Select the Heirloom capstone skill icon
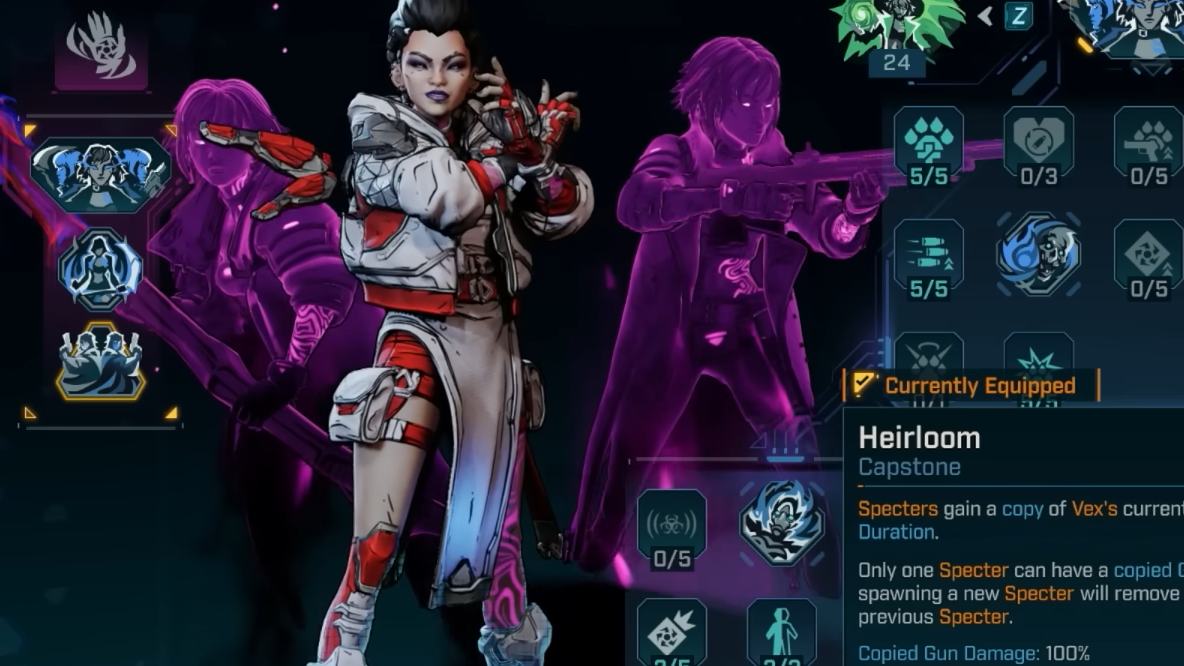Image resolution: width=1184 pixels, height=666 pixels. pos(782,522)
